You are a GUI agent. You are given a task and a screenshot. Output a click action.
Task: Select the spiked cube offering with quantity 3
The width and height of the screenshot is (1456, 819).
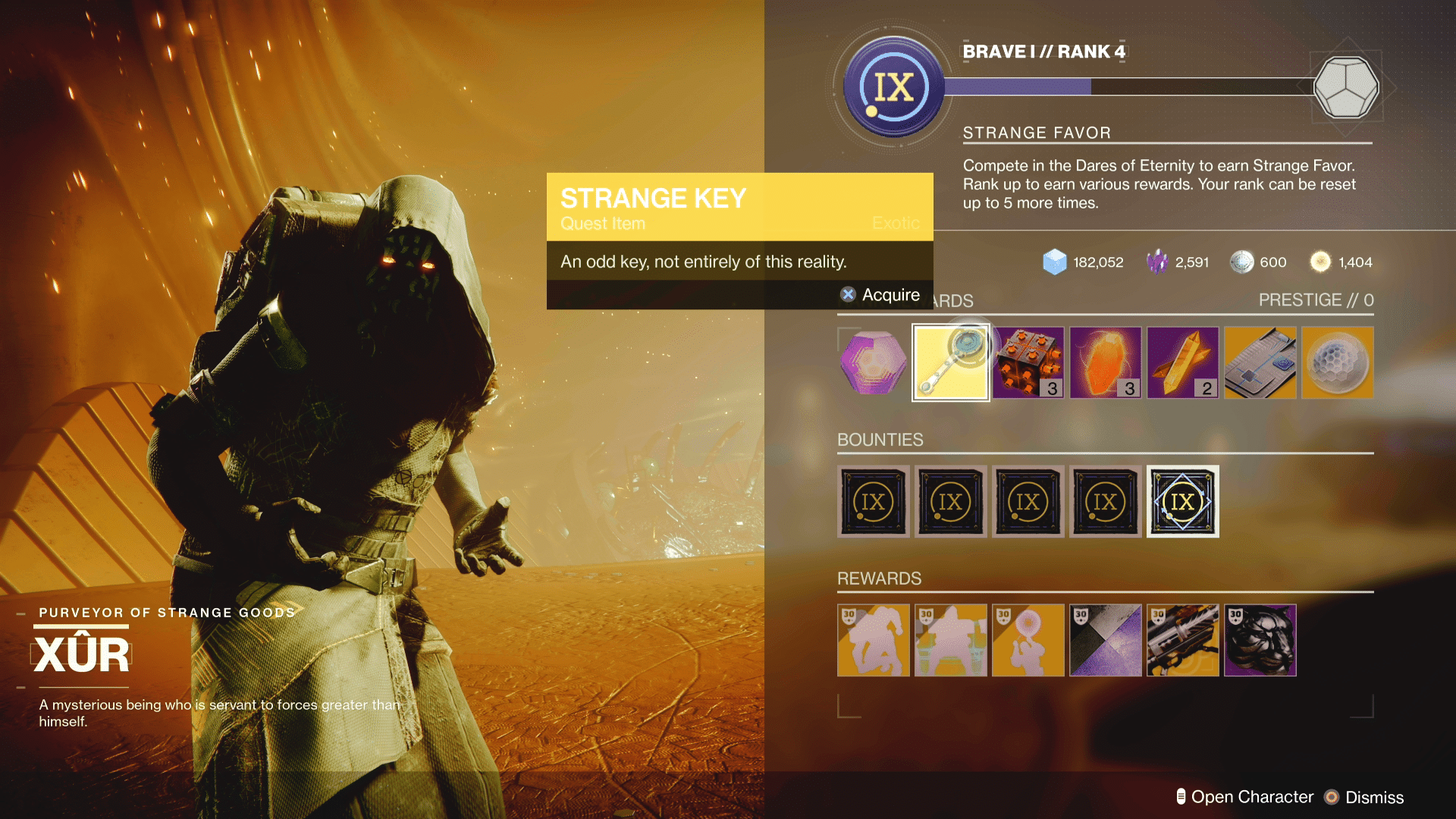[1028, 362]
